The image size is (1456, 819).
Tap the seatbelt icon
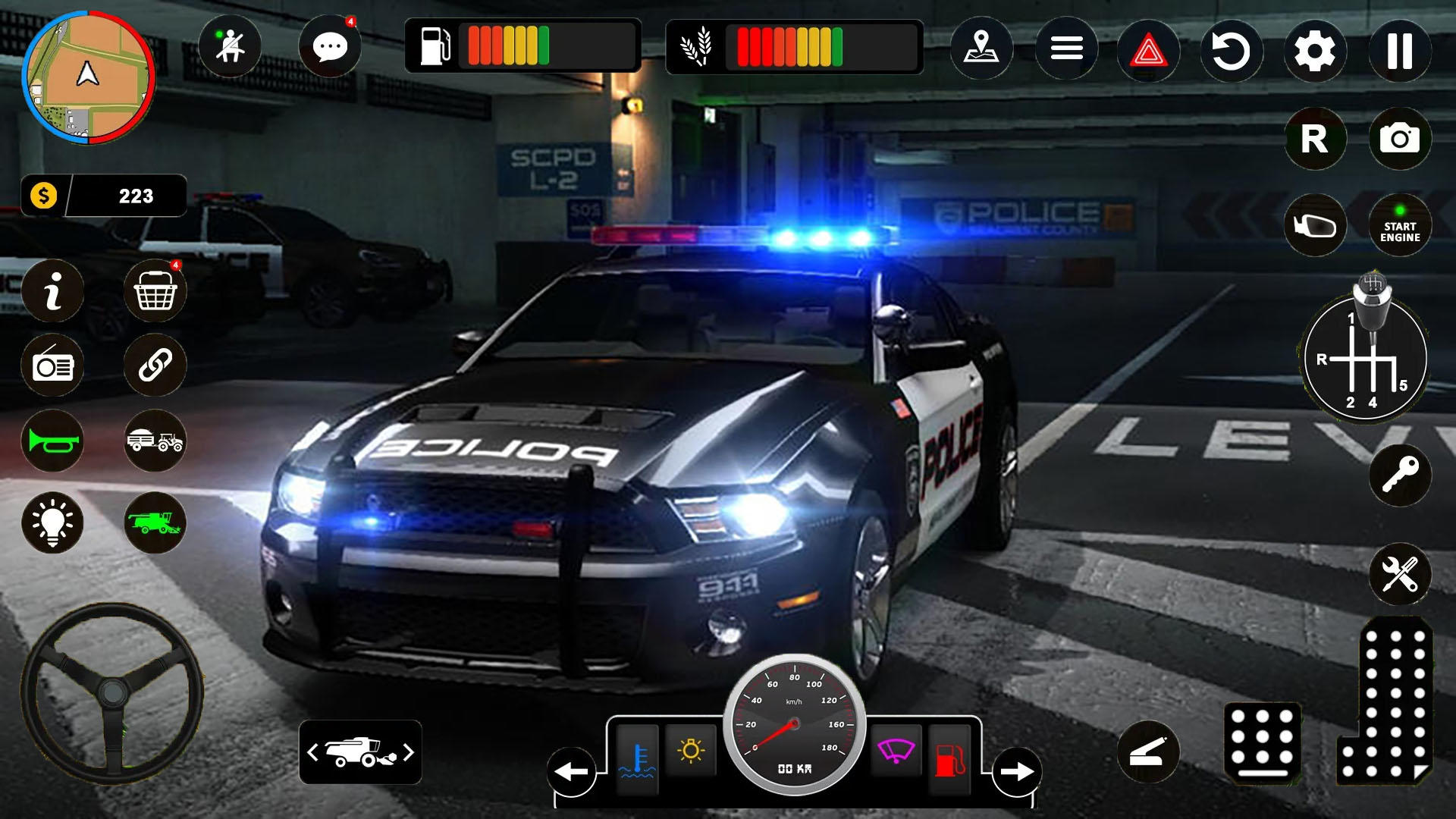coord(230,47)
